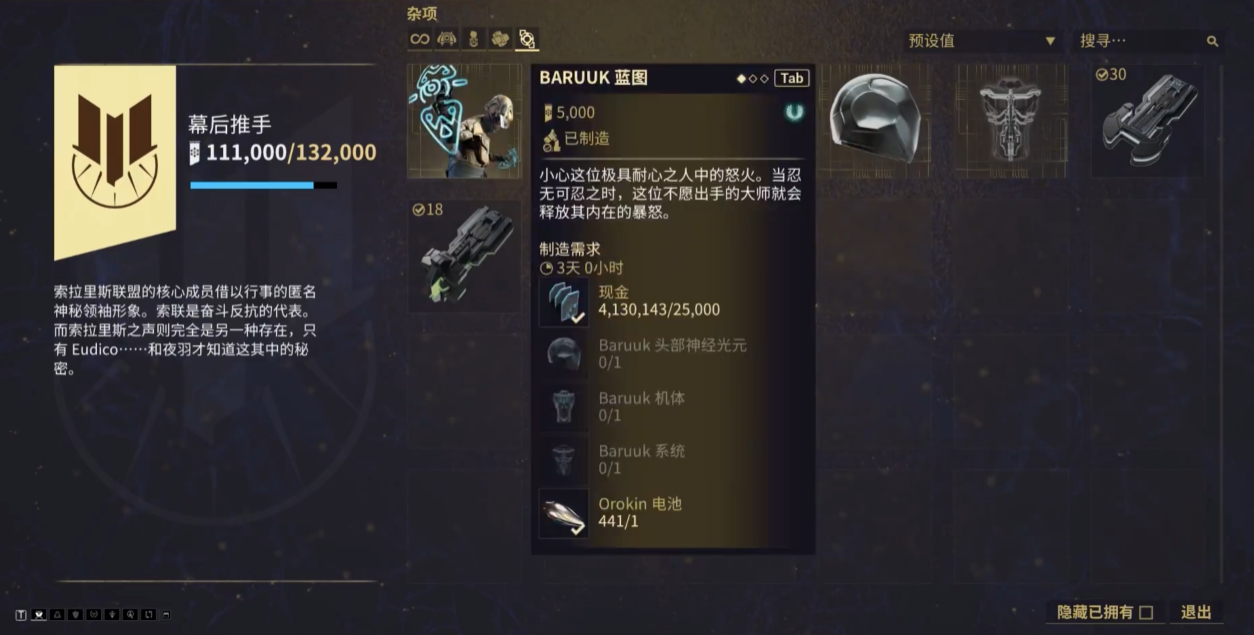The height and width of the screenshot is (635, 1254).
Task: Choose the weapon part marked 30
Action: tap(1146, 121)
